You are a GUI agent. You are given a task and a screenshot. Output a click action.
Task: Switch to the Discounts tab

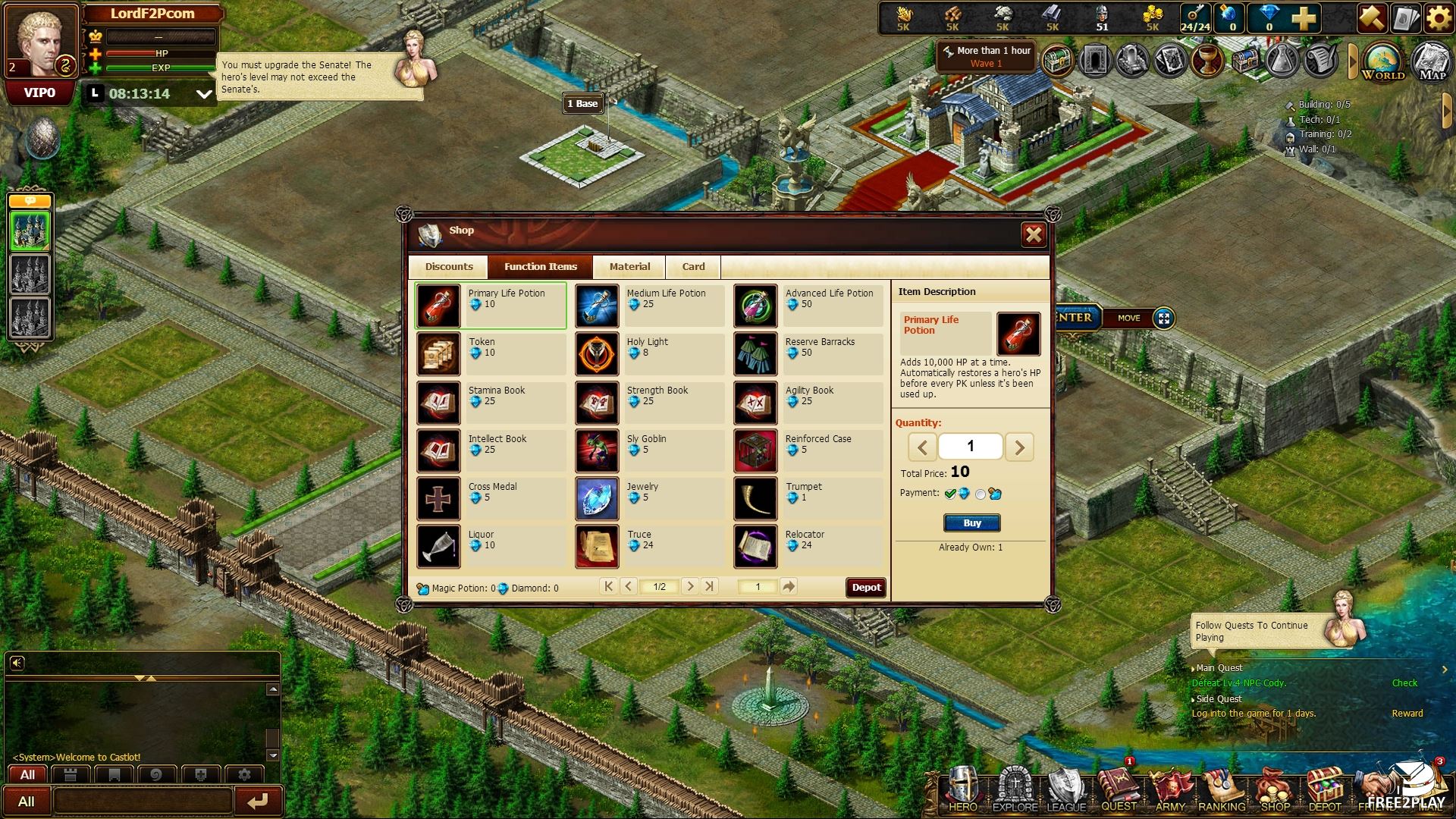click(x=448, y=267)
